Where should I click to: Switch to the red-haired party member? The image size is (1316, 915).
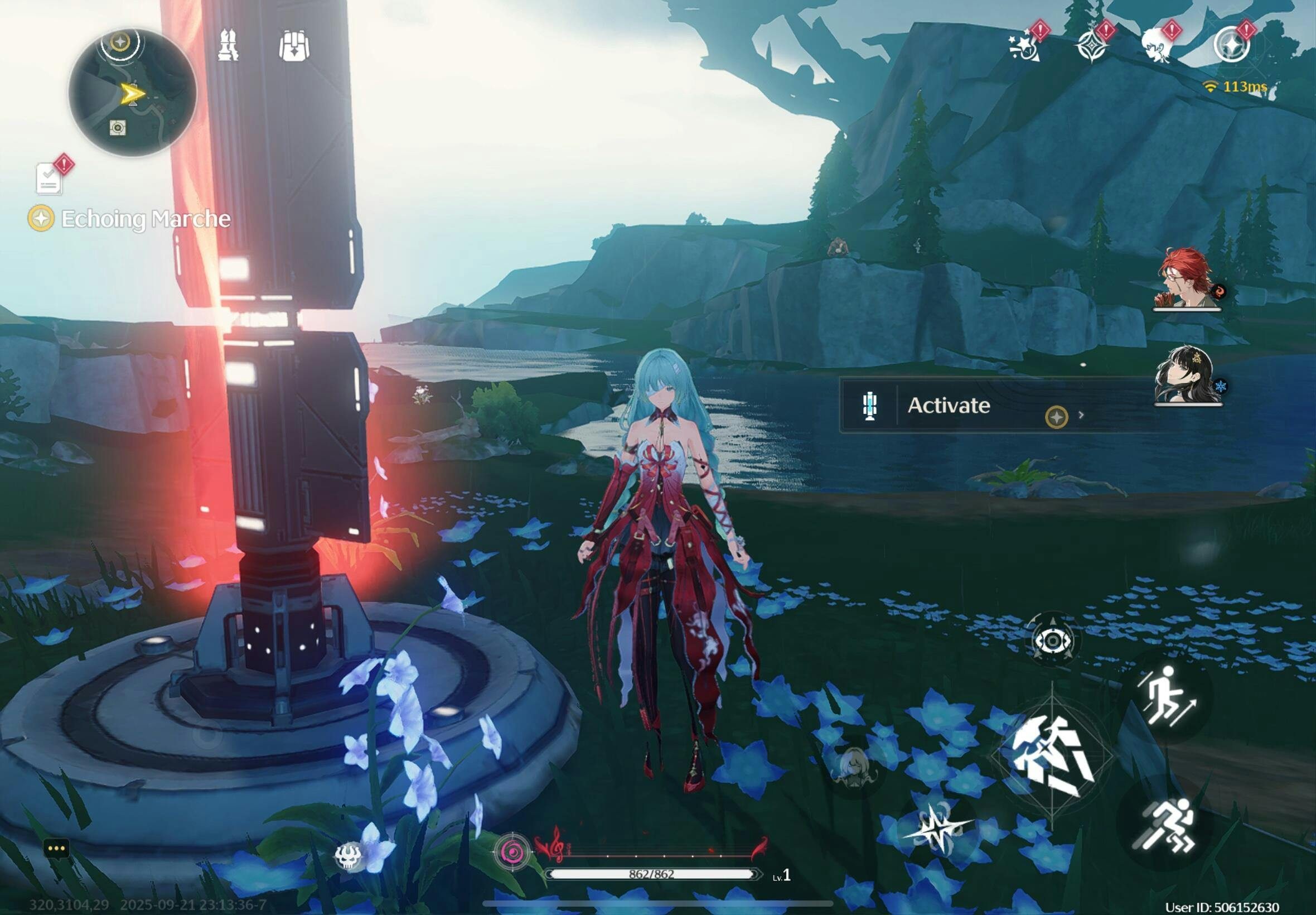click(1187, 278)
